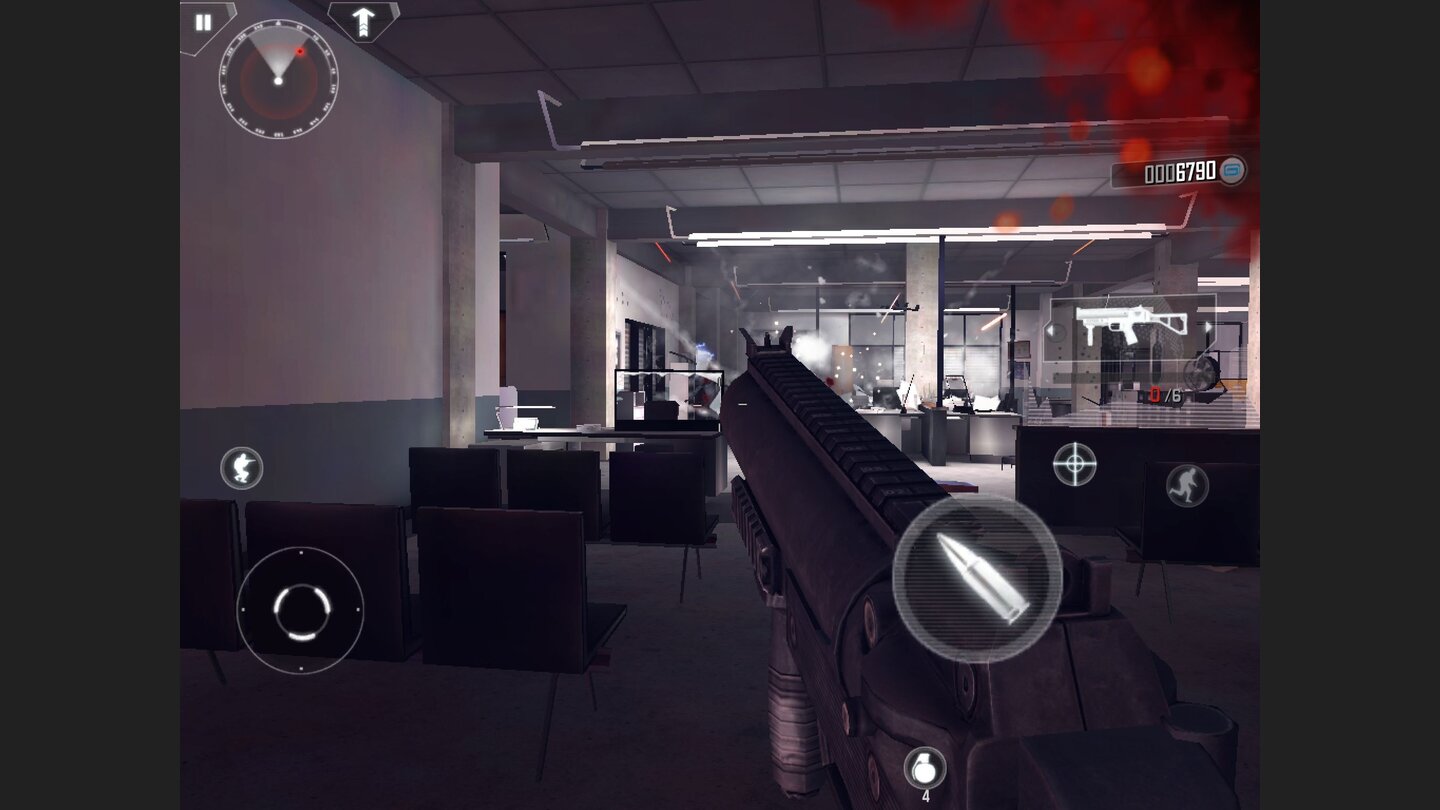The image size is (1440, 810).
Task: Pause the game with the pause icon
Action: click(203, 22)
